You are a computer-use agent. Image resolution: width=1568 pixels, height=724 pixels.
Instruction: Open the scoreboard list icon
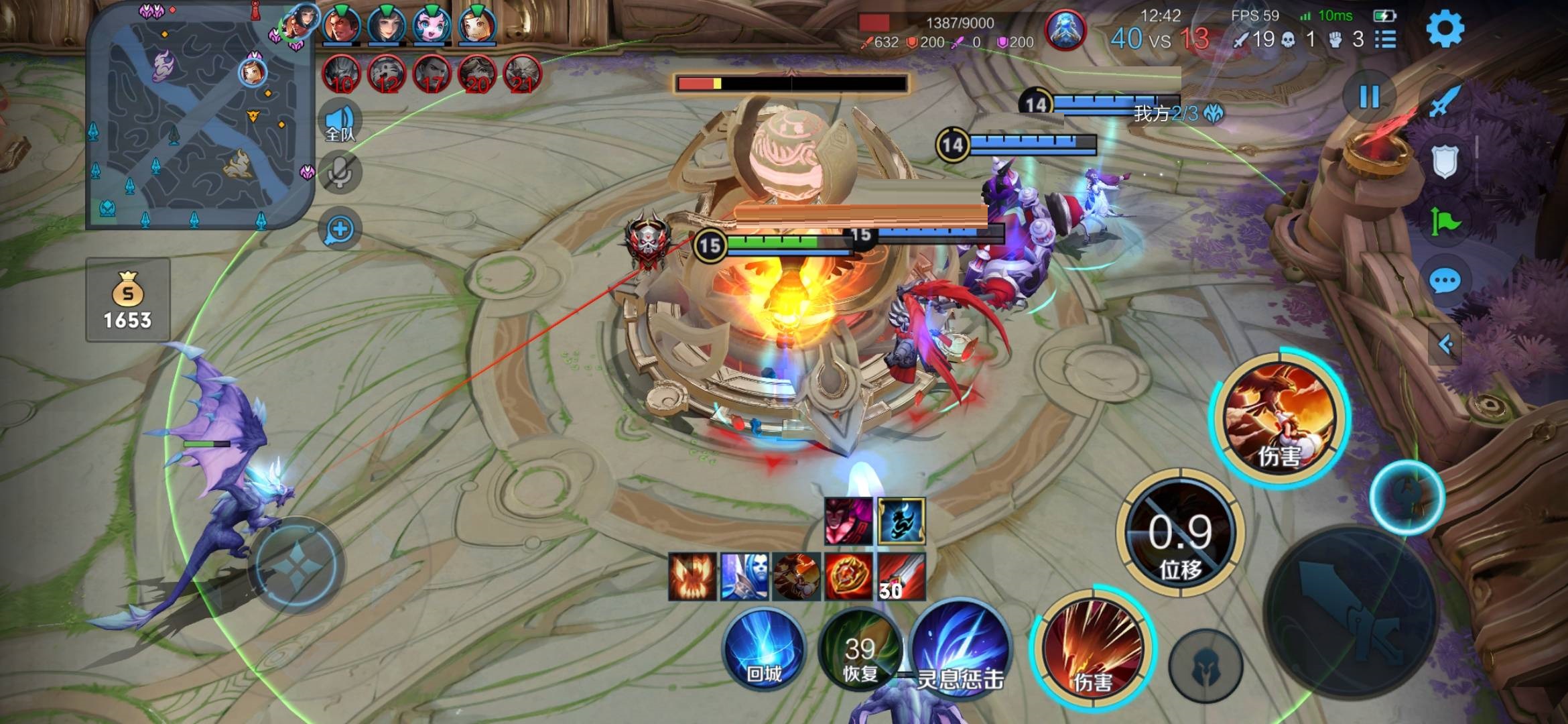point(1385,39)
